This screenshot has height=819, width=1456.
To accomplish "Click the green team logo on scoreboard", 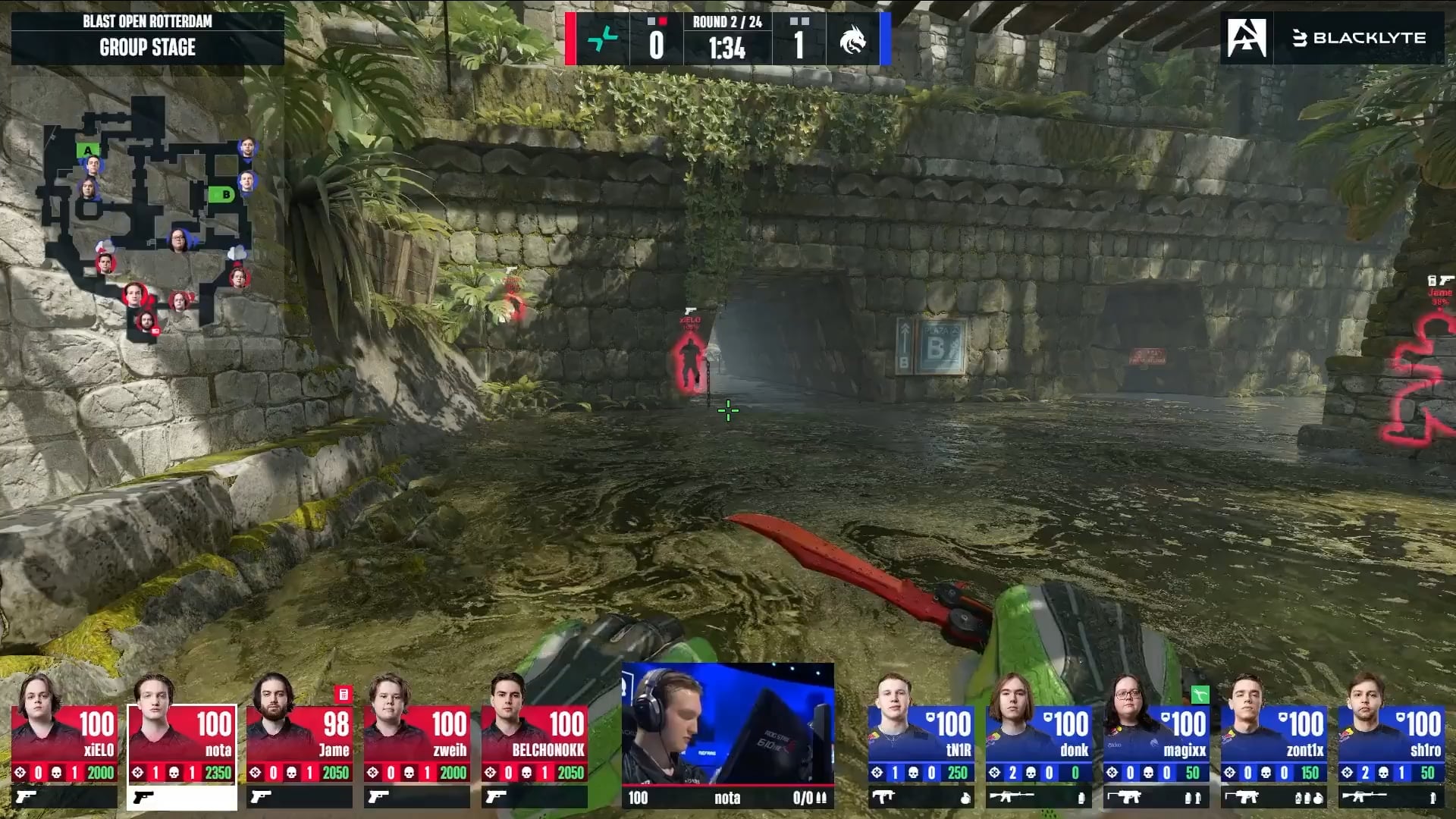I will click(x=603, y=39).
